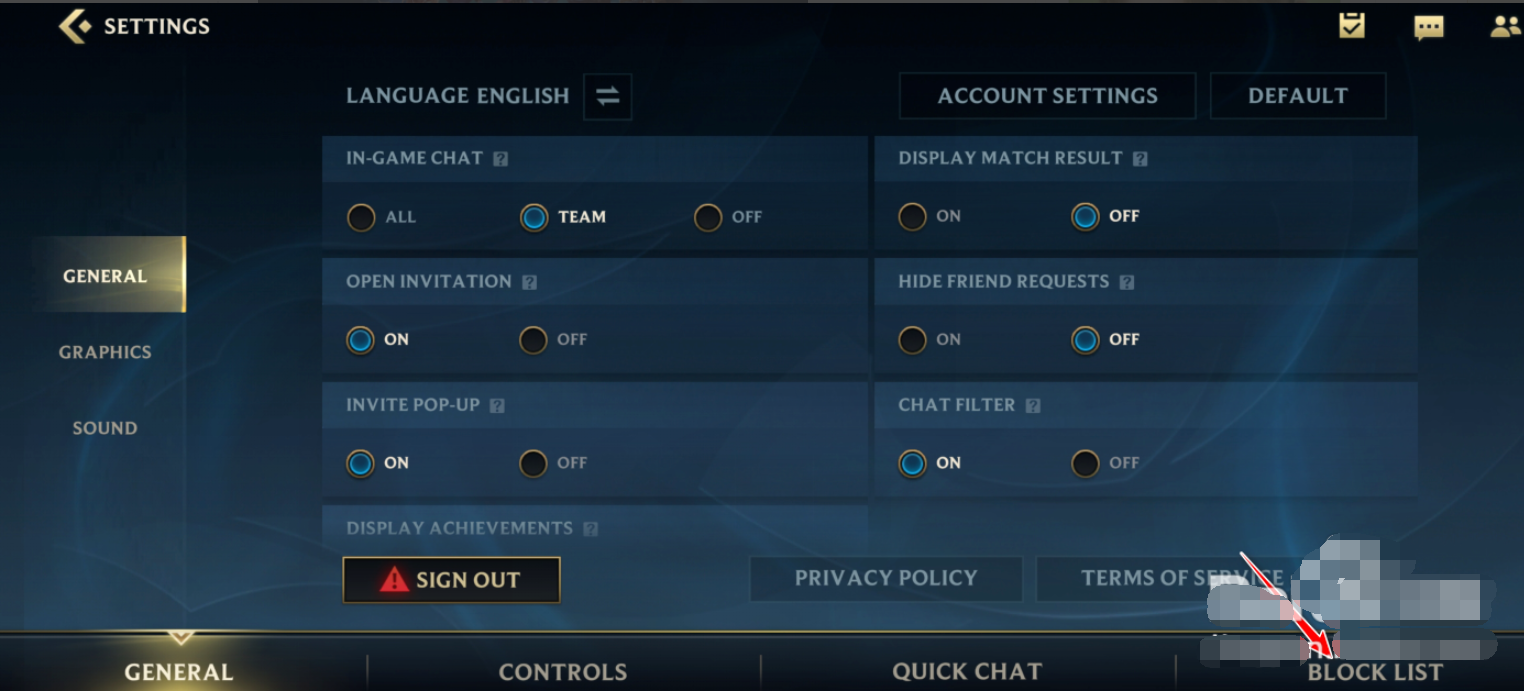Reset settings with the Default button

pos(1297,96)
